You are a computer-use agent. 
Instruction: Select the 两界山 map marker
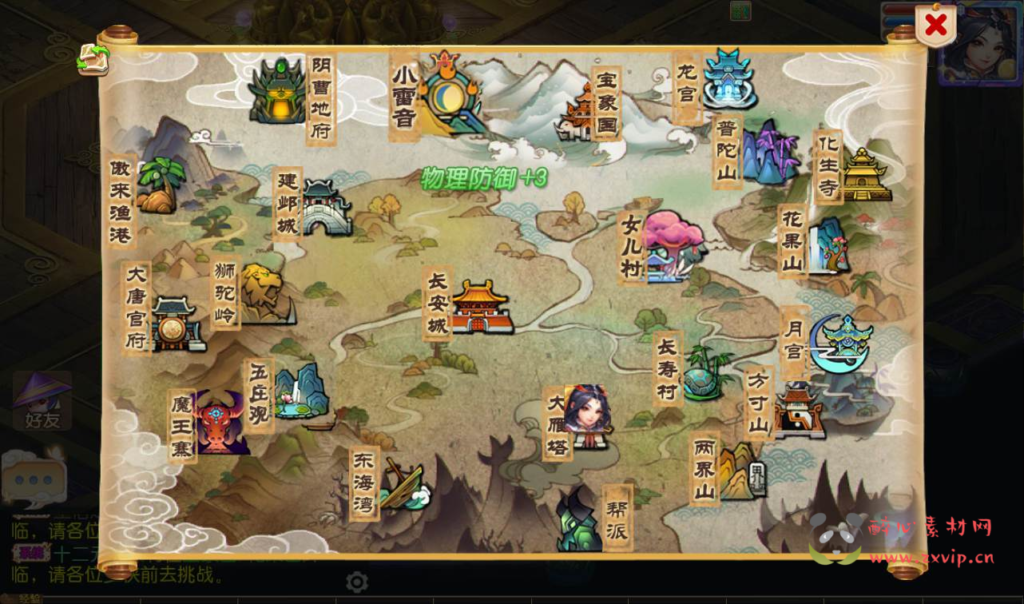pyautogui.click(x=741, y=471)
